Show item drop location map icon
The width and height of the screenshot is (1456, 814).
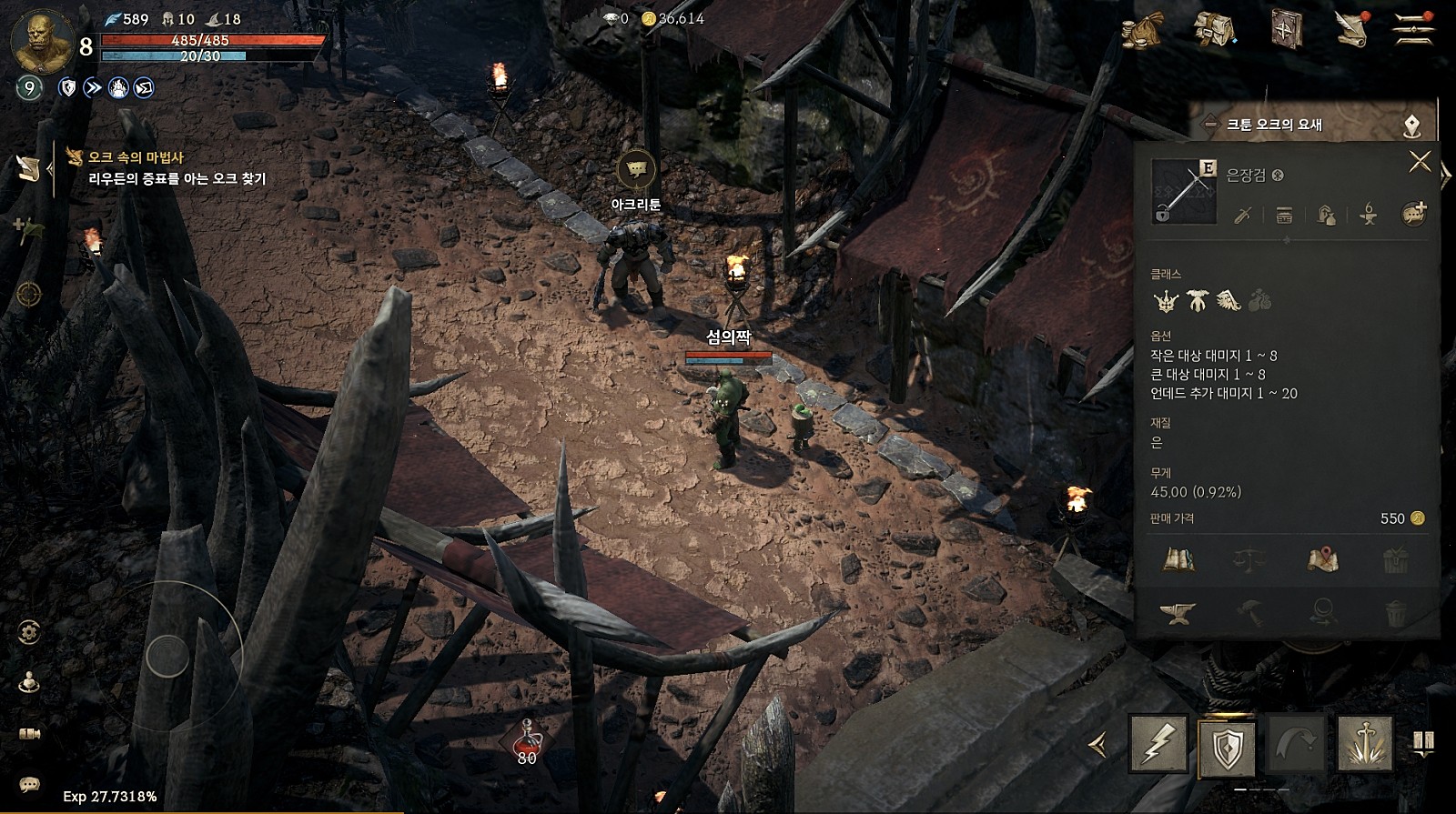[x=1322, y=559]
